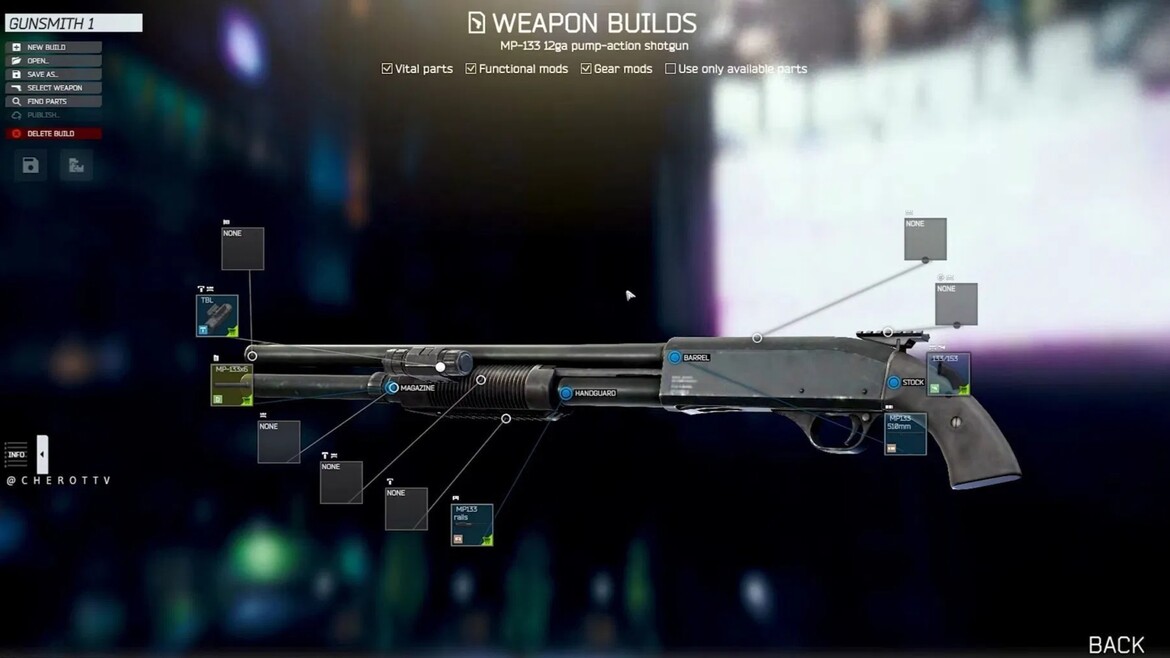The height and width of the screenshot is (658, 1170).
Task: Select the TBL tactical device slot
Action: click(x=217, y=316)
